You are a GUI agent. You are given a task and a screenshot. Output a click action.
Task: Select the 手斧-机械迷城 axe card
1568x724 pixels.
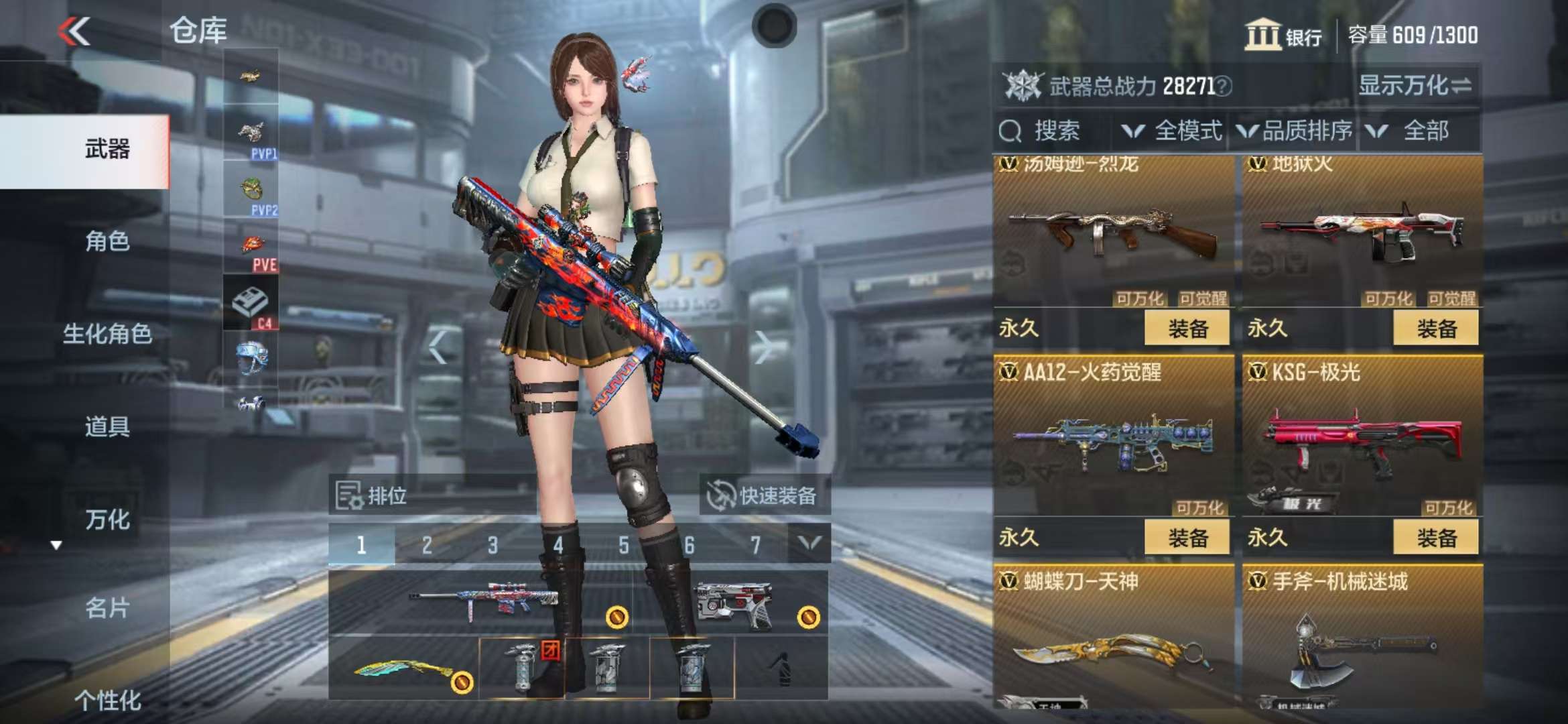[1362, 637]
